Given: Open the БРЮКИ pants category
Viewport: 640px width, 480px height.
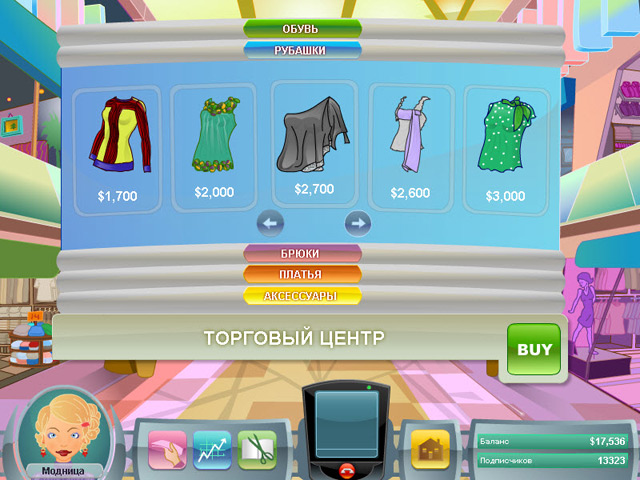Looking at the screenshot, I should (x=302, y=254).
